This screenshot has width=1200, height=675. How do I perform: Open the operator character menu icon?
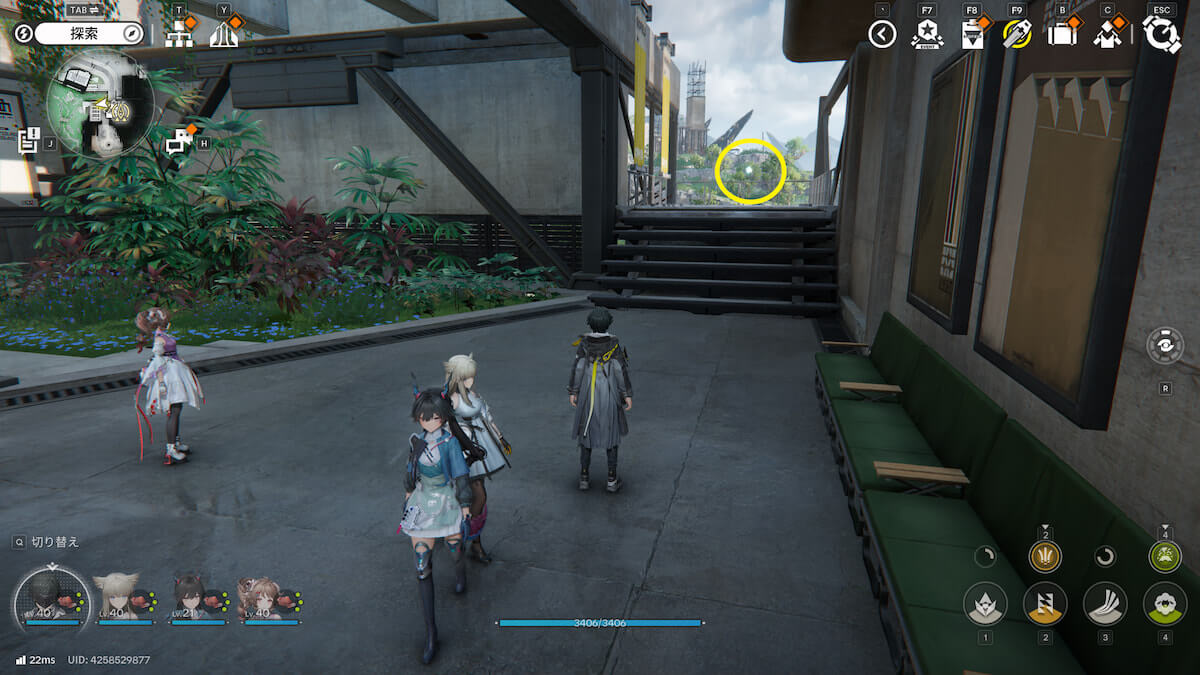point(1107,34)
